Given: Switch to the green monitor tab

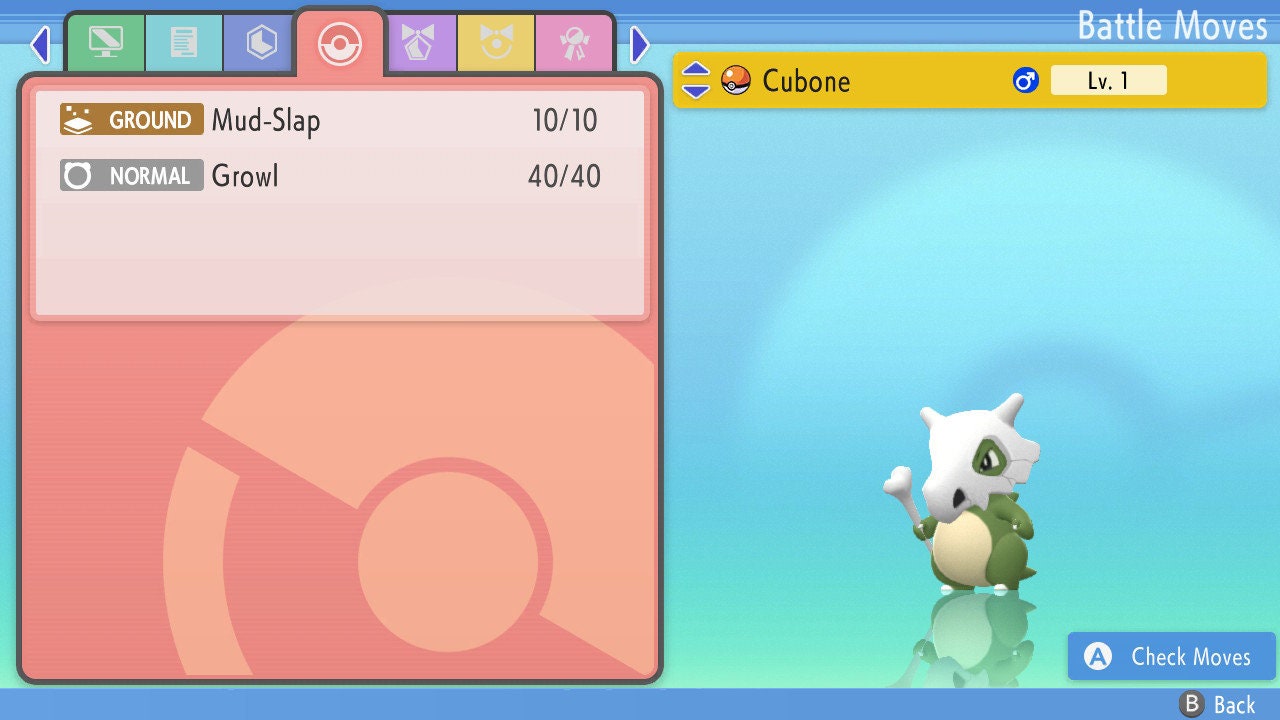Looking at the screenshot, I should tap(105, 43).
